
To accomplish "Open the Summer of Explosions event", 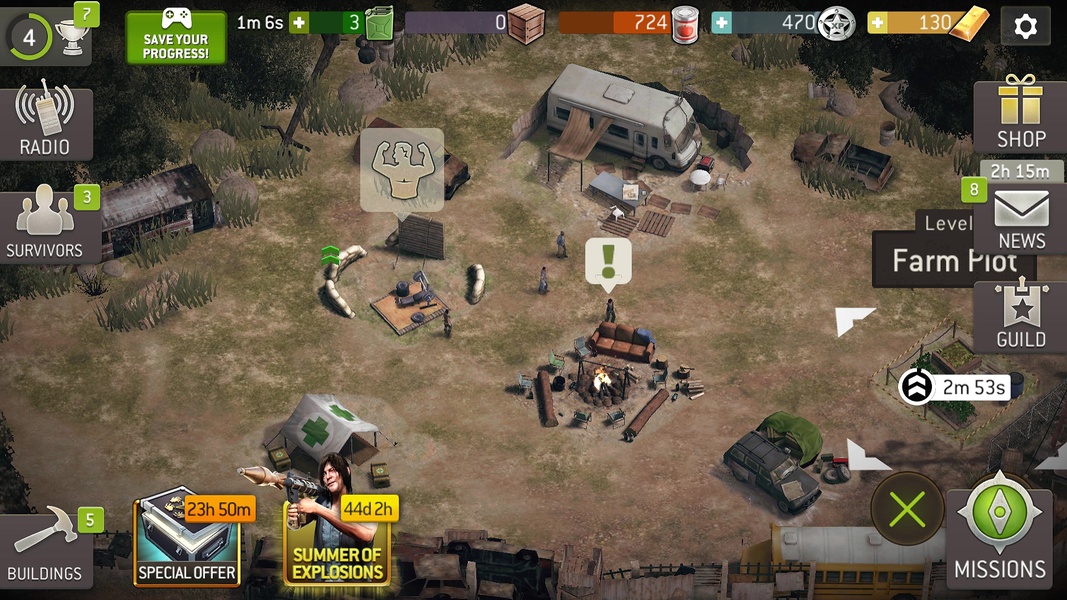I will pos(337,543).
